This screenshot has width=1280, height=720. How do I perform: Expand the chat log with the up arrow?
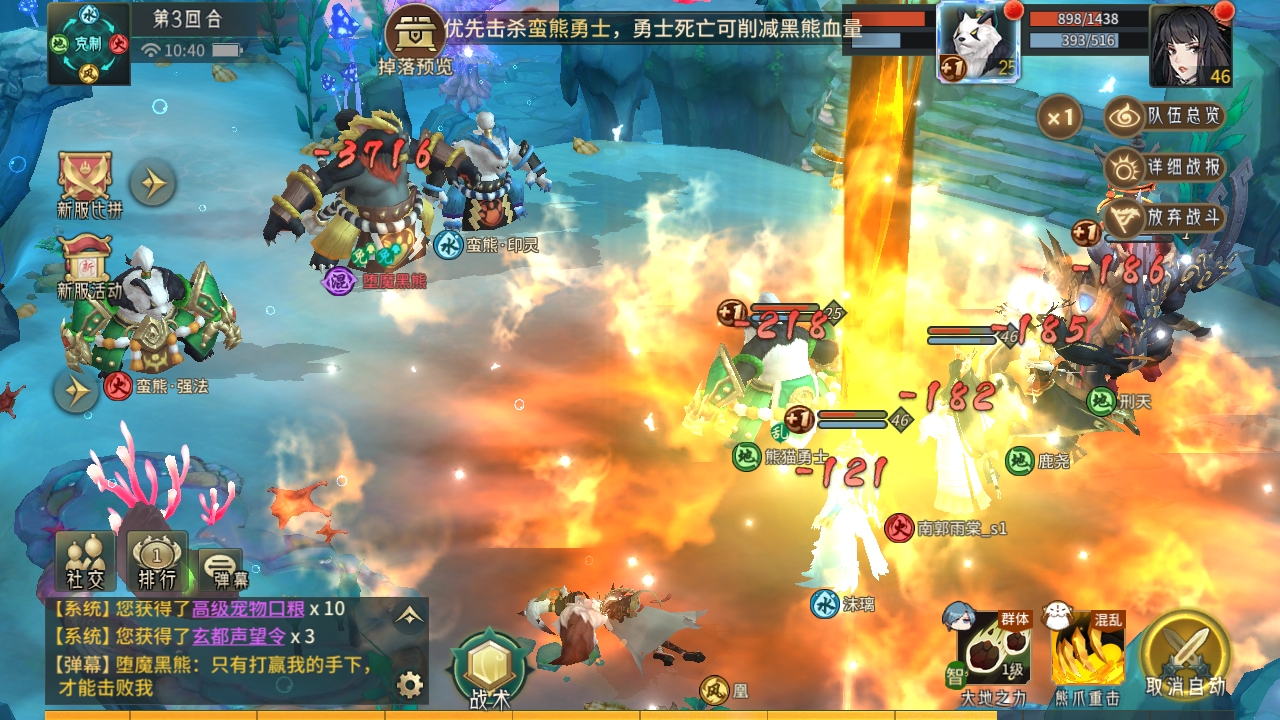pos(408,616)
